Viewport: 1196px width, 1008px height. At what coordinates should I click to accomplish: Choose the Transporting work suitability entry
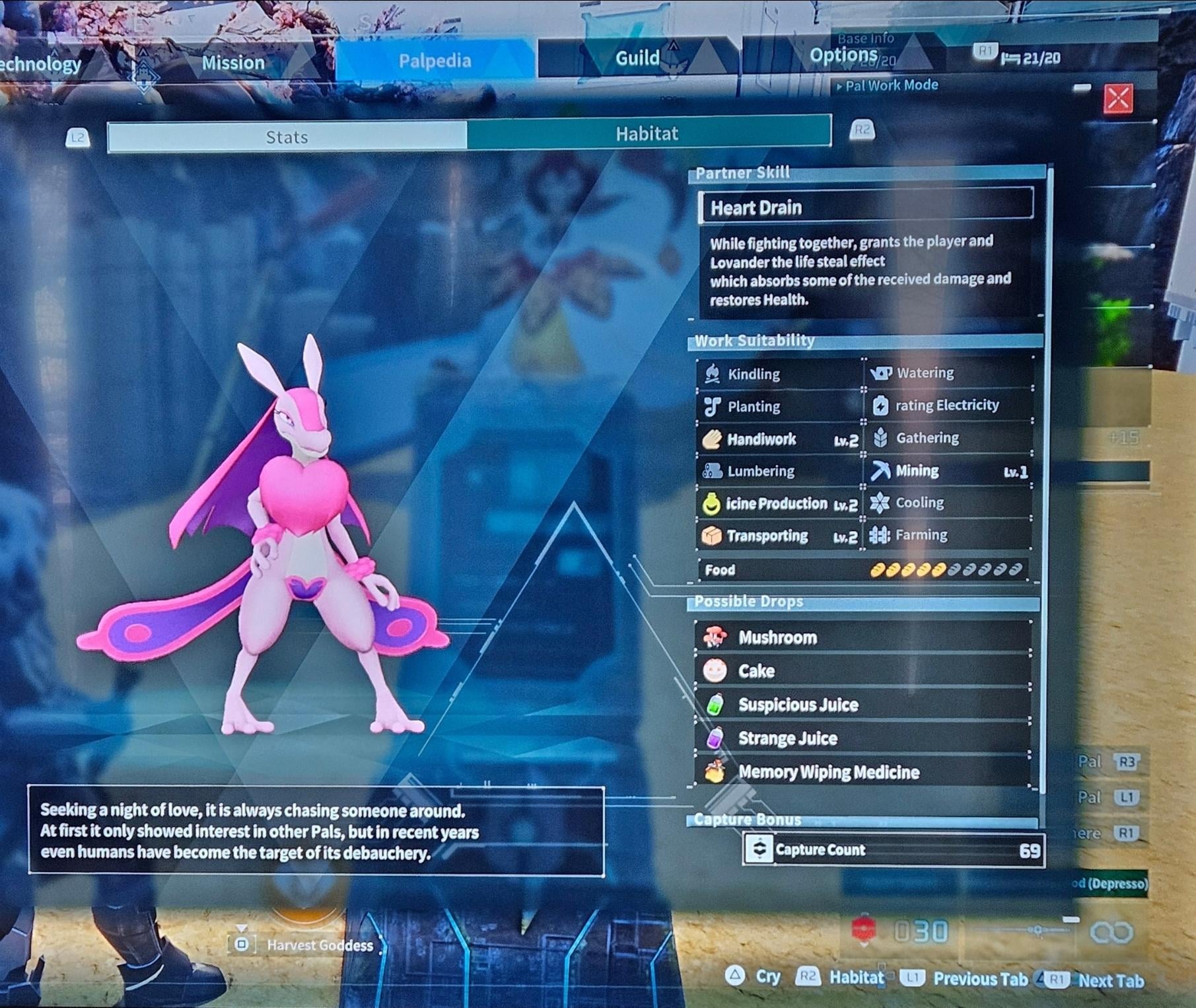779,536
